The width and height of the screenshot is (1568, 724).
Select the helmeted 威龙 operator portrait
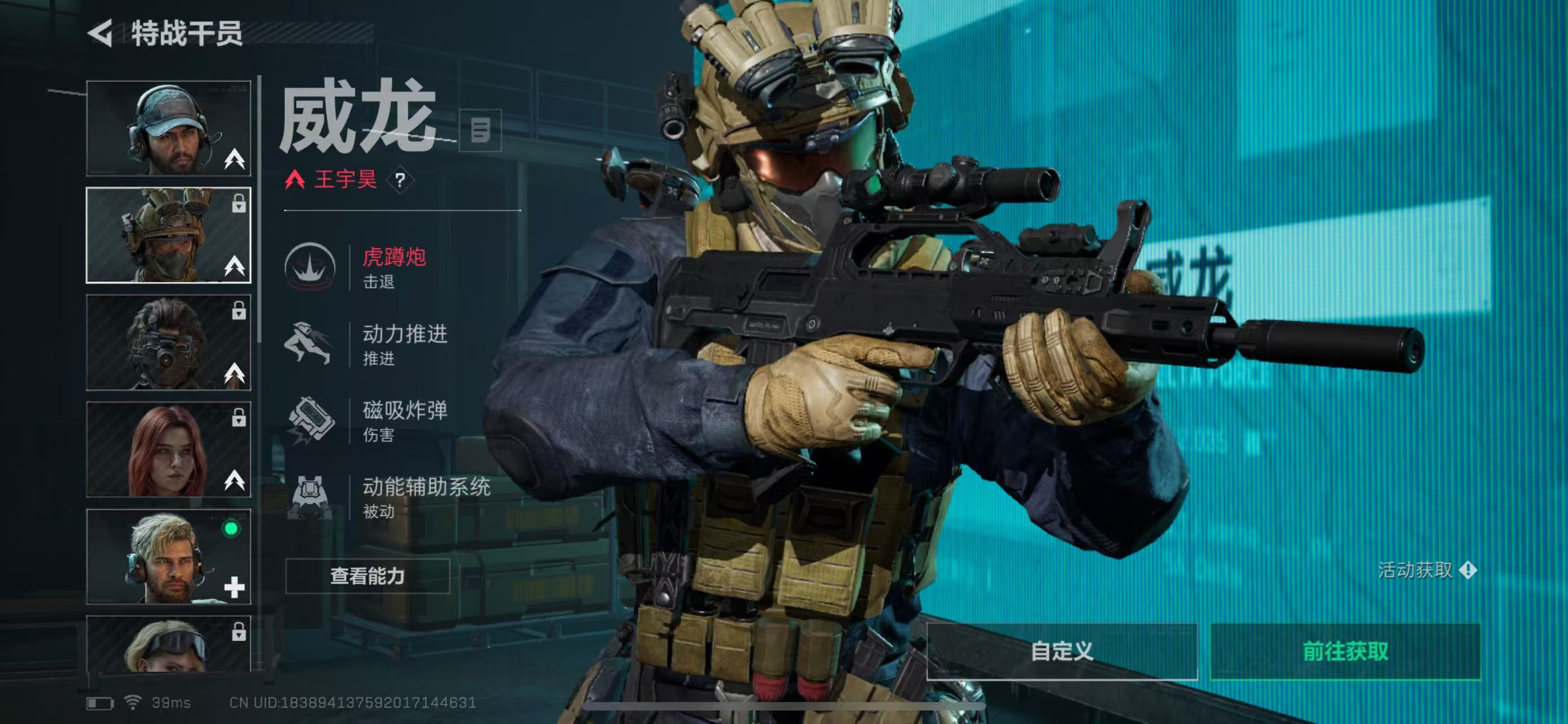(168, 235)
